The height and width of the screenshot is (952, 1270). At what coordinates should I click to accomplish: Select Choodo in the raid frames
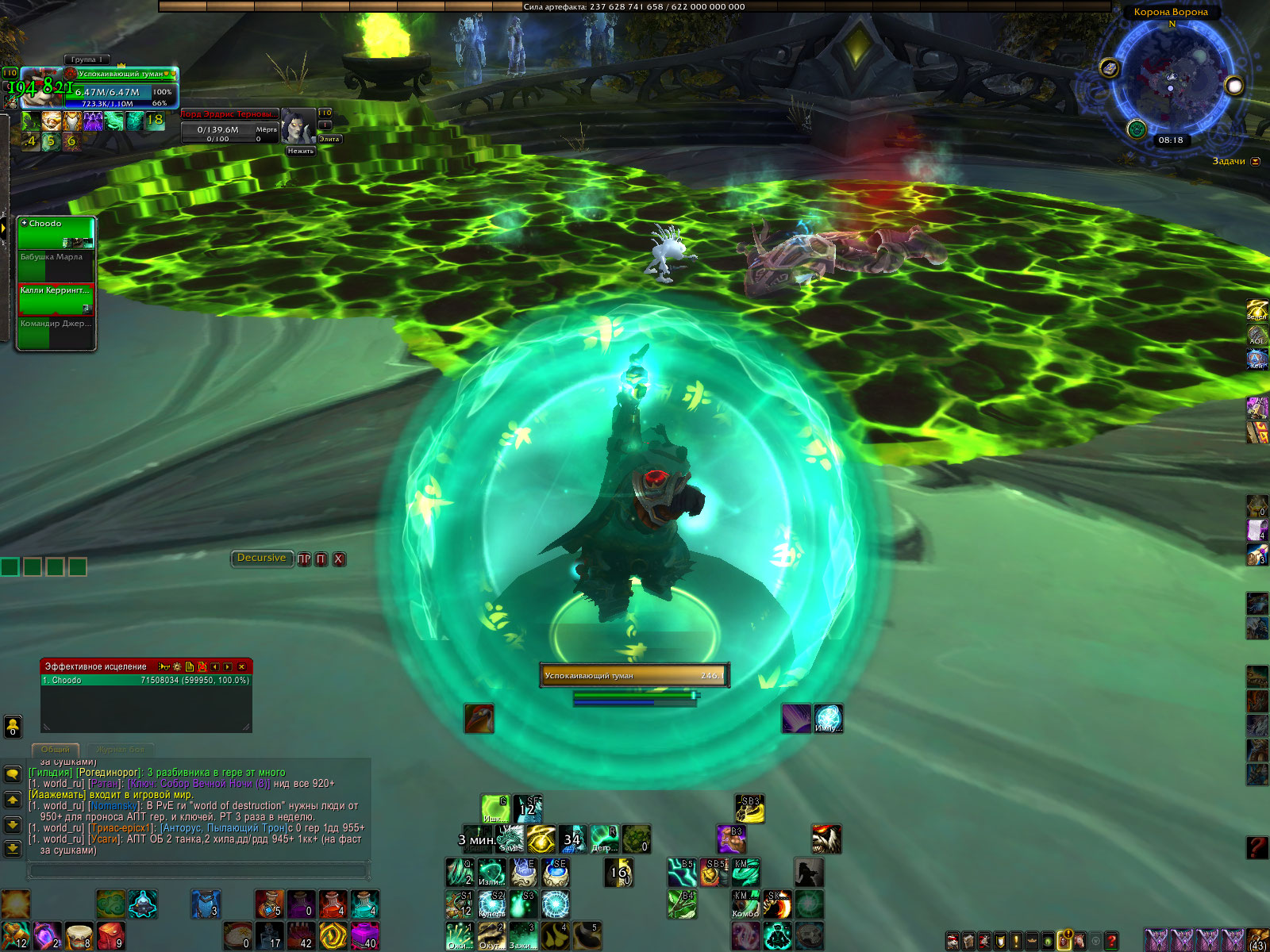[x=56, y=233]
